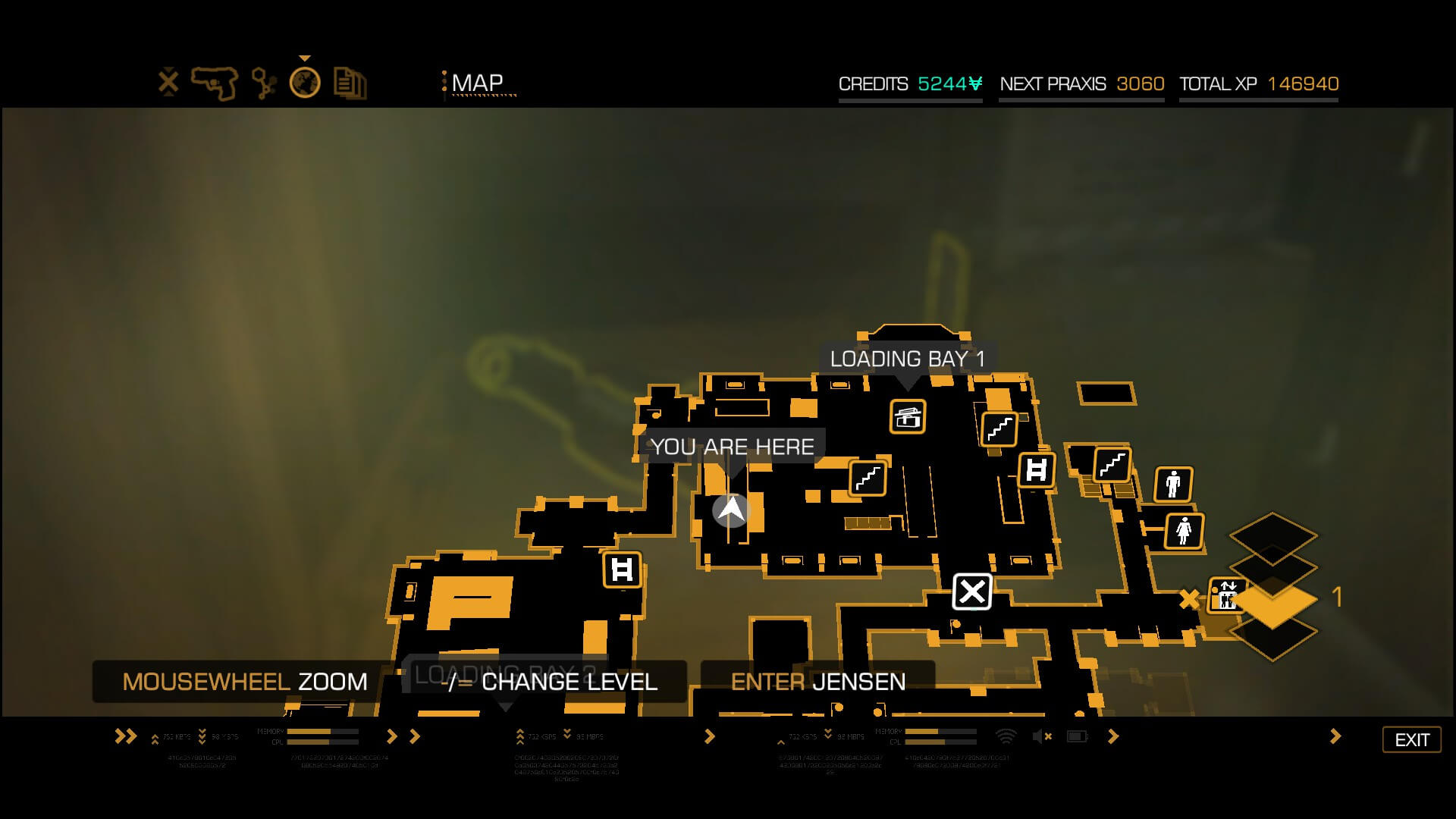Click the stairs marker beside the men's restroom
This screenshot has height=819, width=1456.
point(1112,464)
